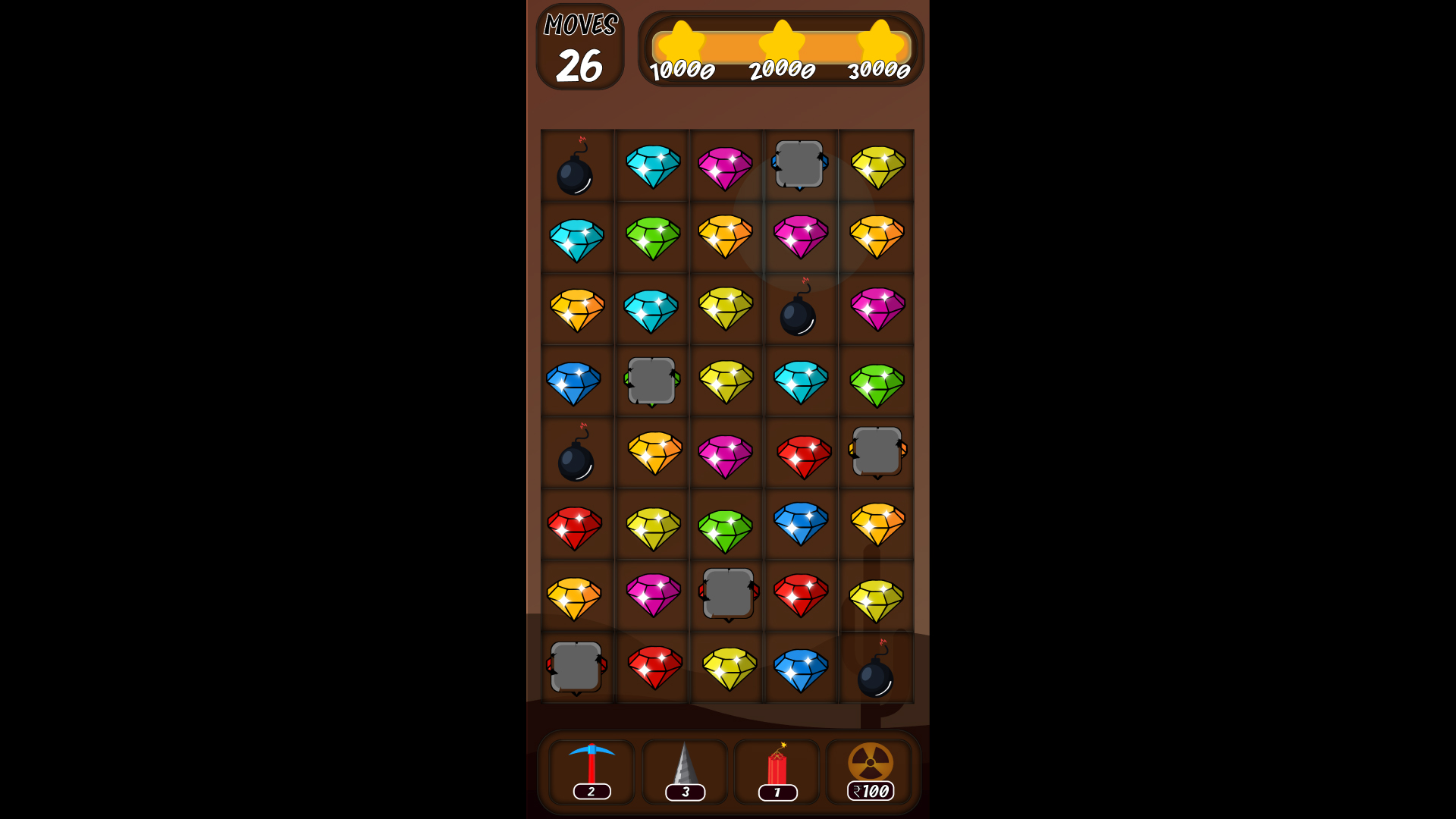Viewport: 1456px width, 819px height.
Task: Select the pink gem beside the top bomb
Action: tap(725, 165)
